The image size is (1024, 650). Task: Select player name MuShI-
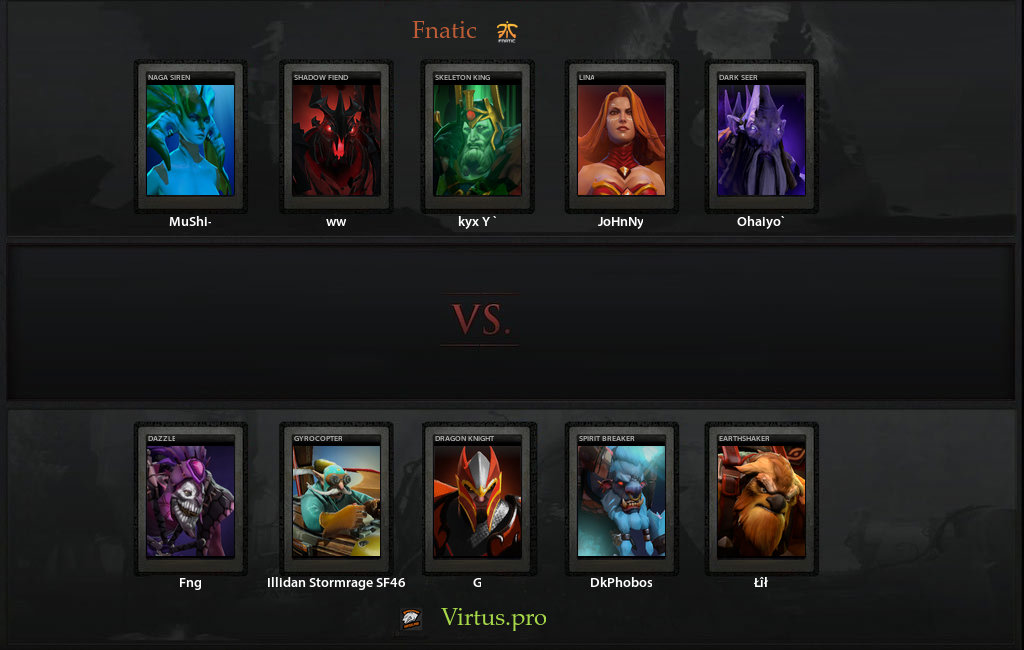(x=190, y=222)
